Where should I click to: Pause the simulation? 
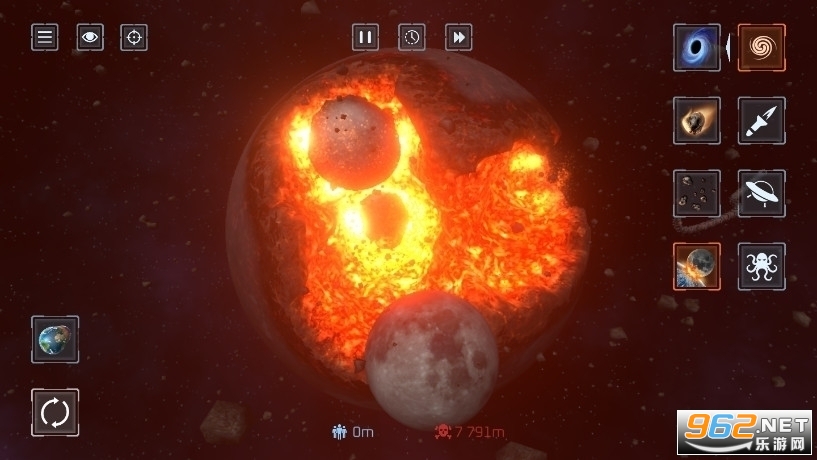(x=365, y=38)
